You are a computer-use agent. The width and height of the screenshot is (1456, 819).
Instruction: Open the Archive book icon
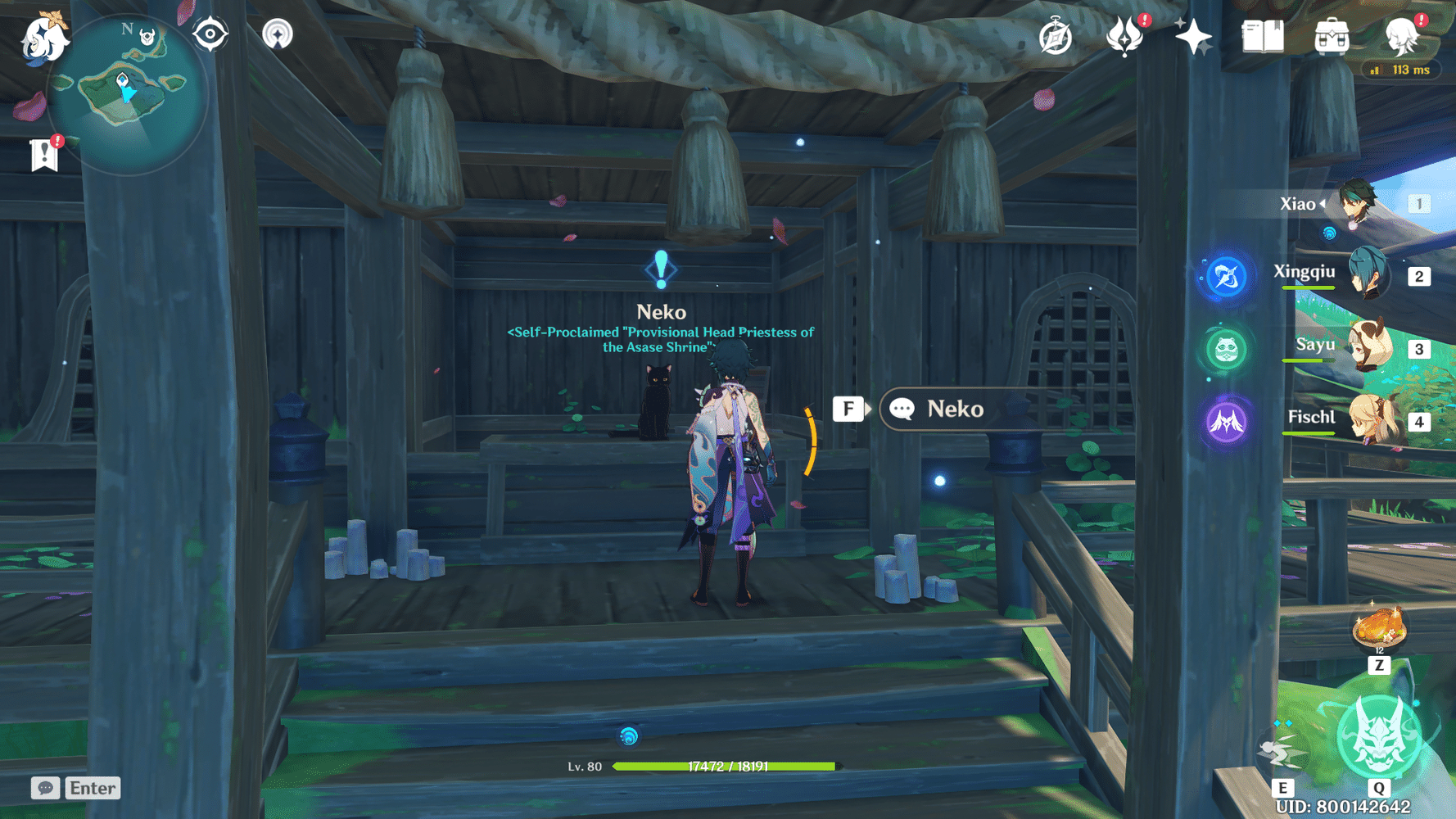[1262, 36]
